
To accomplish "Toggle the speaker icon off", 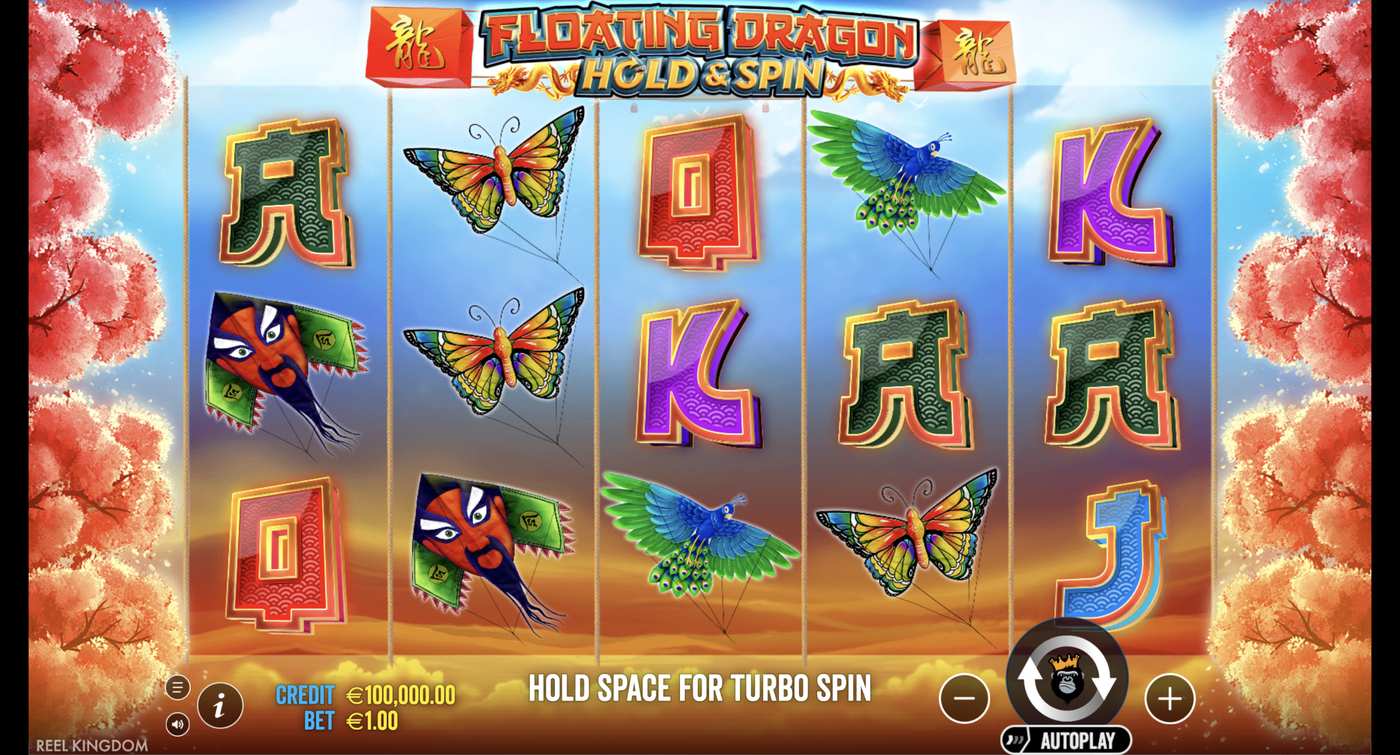I will click(x=178, y=724).
